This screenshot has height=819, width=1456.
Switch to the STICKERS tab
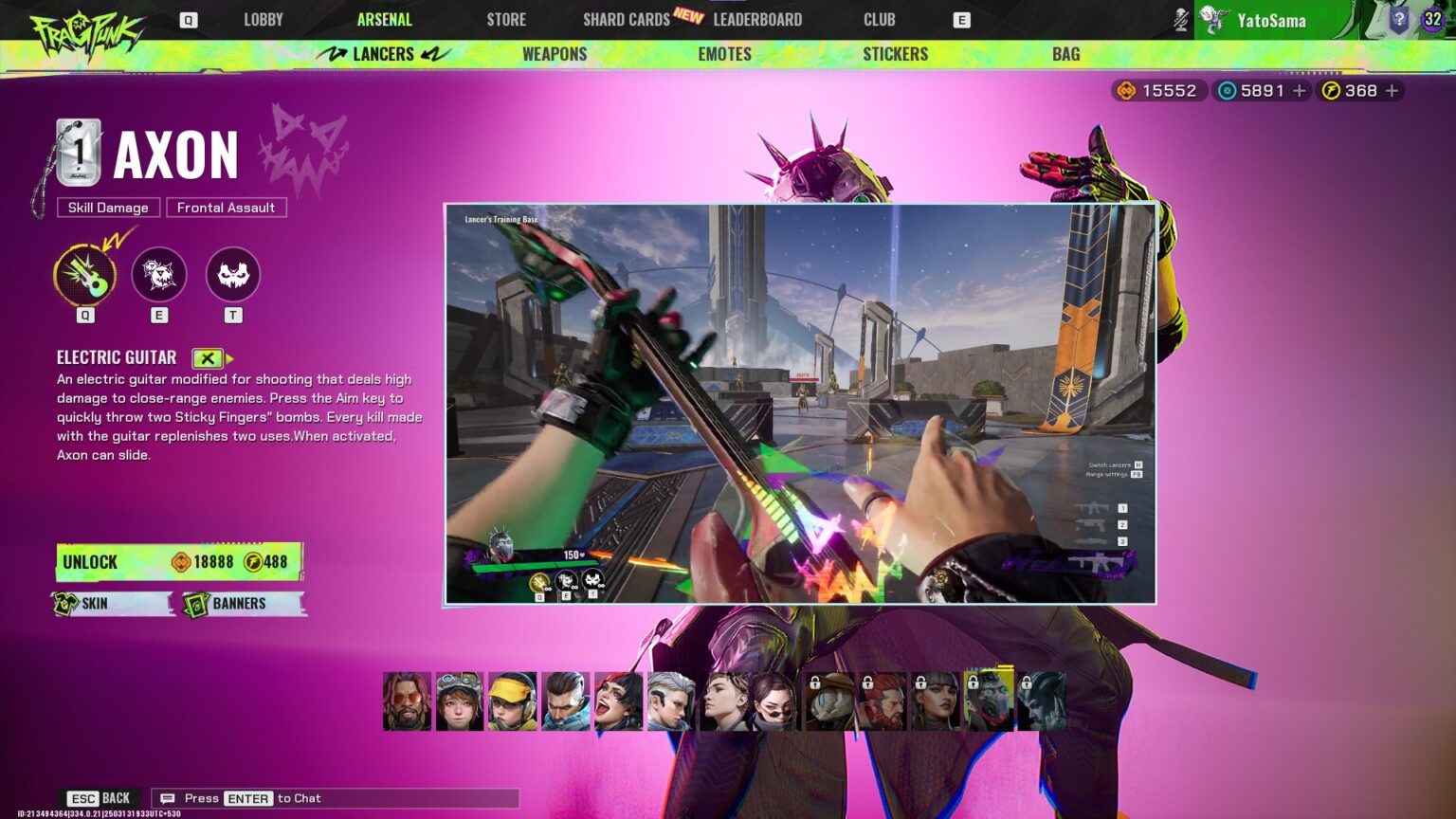click(x=894, y=54)
